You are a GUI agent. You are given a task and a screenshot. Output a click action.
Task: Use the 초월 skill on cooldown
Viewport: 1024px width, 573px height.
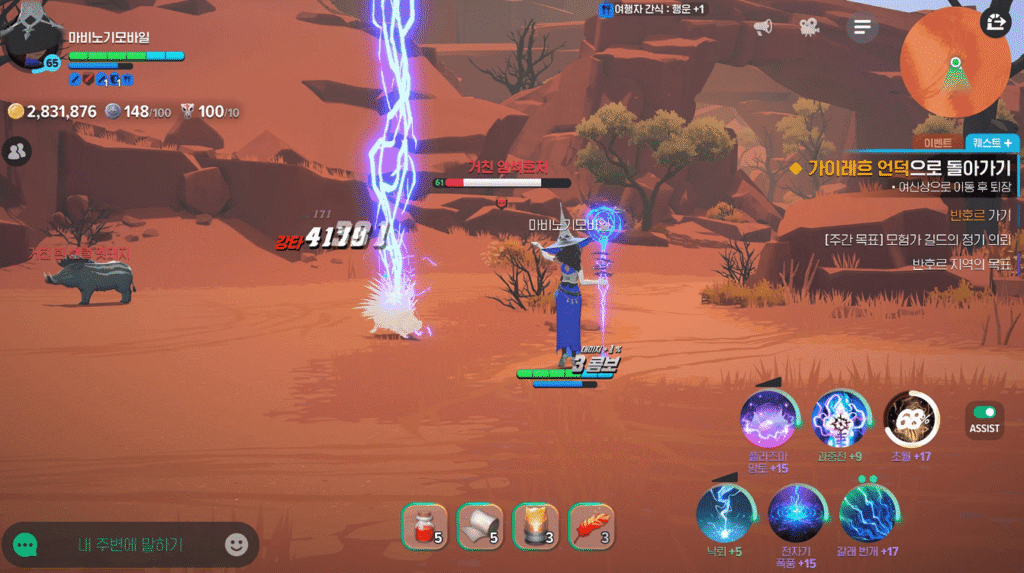click(x=911, y=419)
